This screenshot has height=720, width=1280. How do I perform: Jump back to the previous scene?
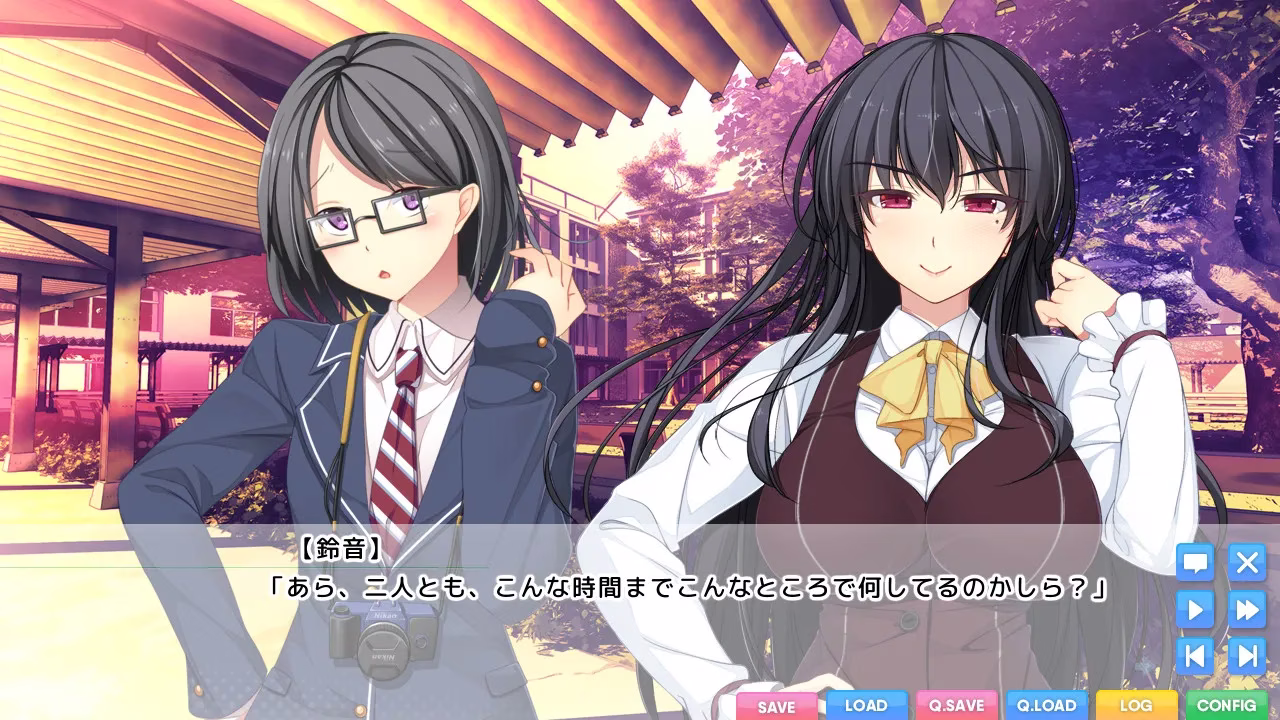click(x=1195, y=656)
